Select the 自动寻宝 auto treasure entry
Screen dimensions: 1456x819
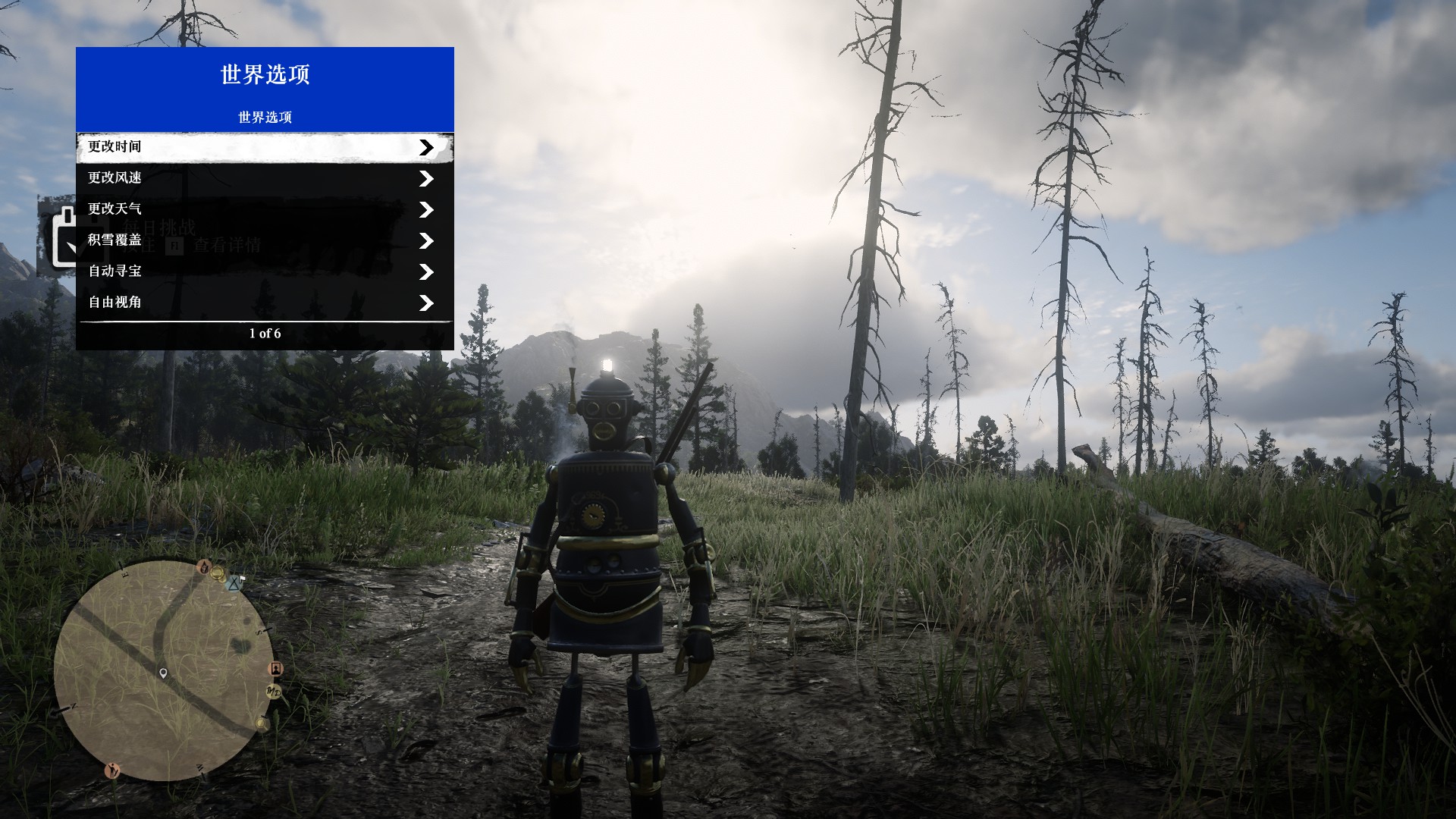pyautogui.click(x=265, y=271)
